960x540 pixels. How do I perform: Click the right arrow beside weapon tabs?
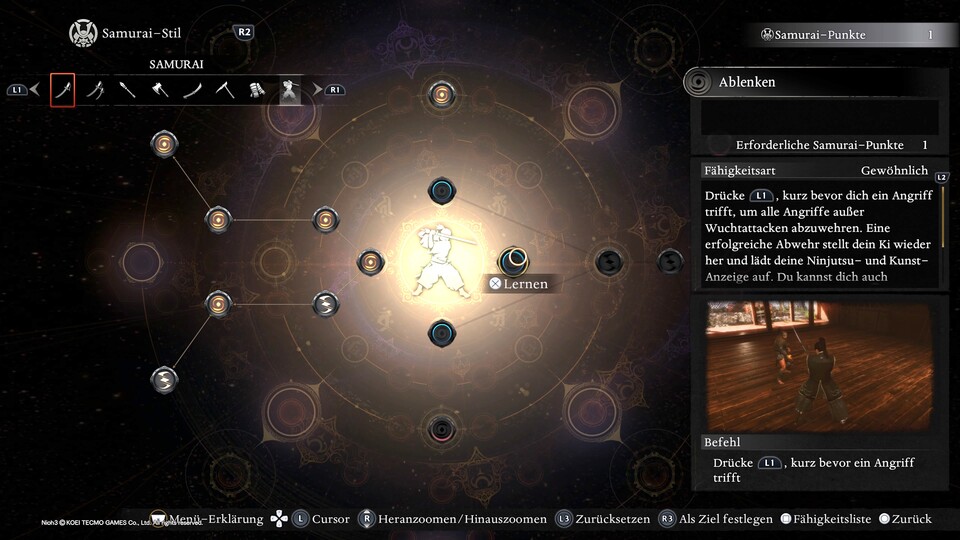click(318, 90)
